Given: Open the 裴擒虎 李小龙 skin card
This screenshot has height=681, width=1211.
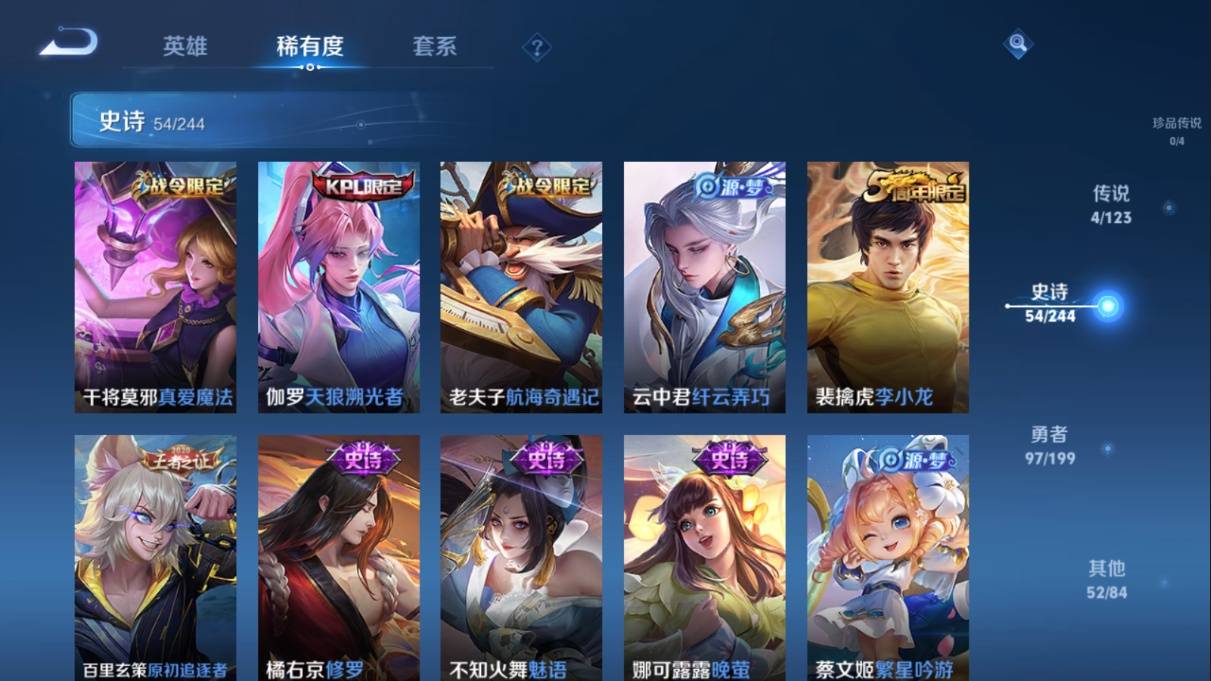Looking at the screenshot, I should (x=888, y=287).
